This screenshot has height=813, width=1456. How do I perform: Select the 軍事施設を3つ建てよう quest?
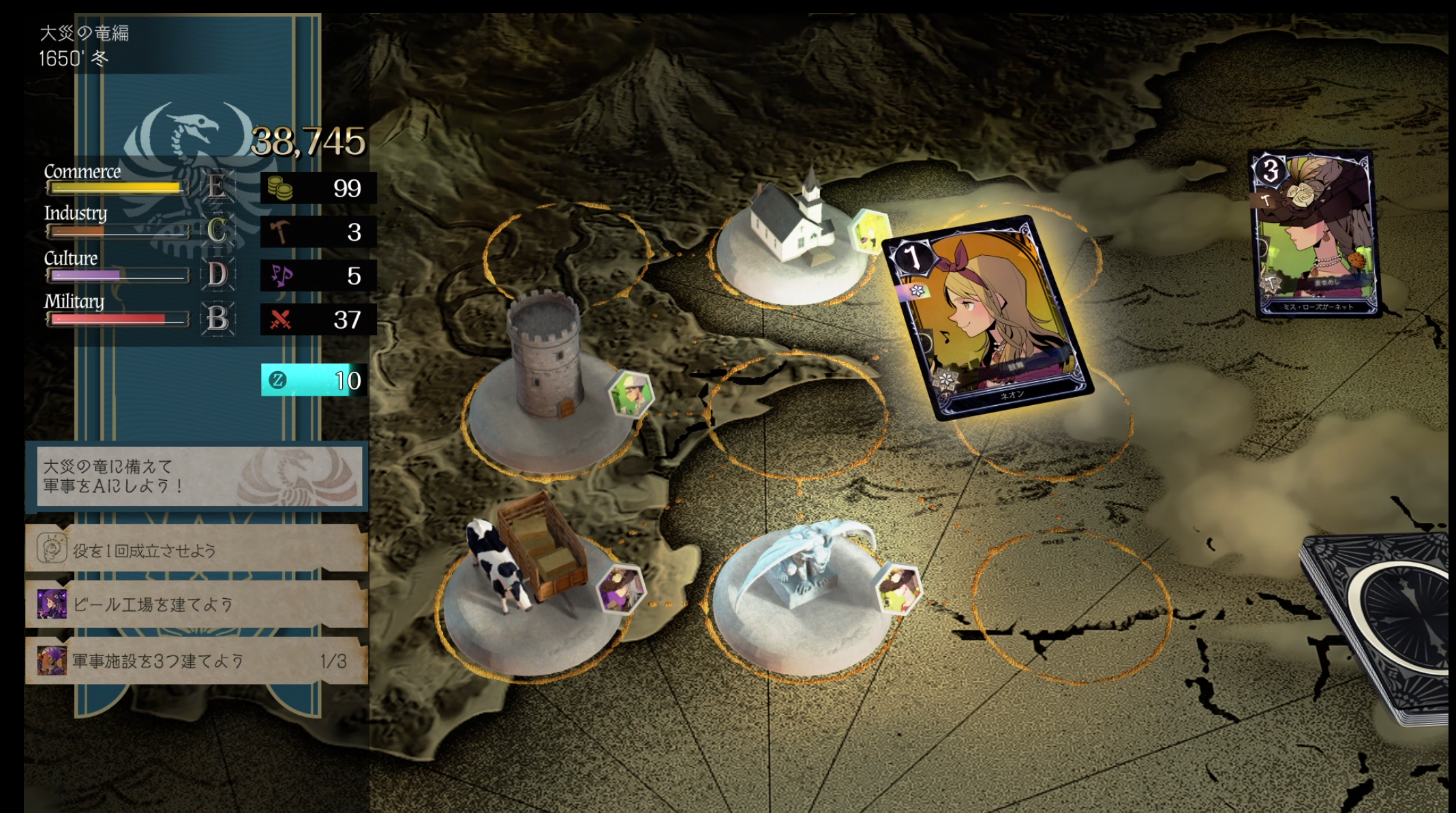196,661
